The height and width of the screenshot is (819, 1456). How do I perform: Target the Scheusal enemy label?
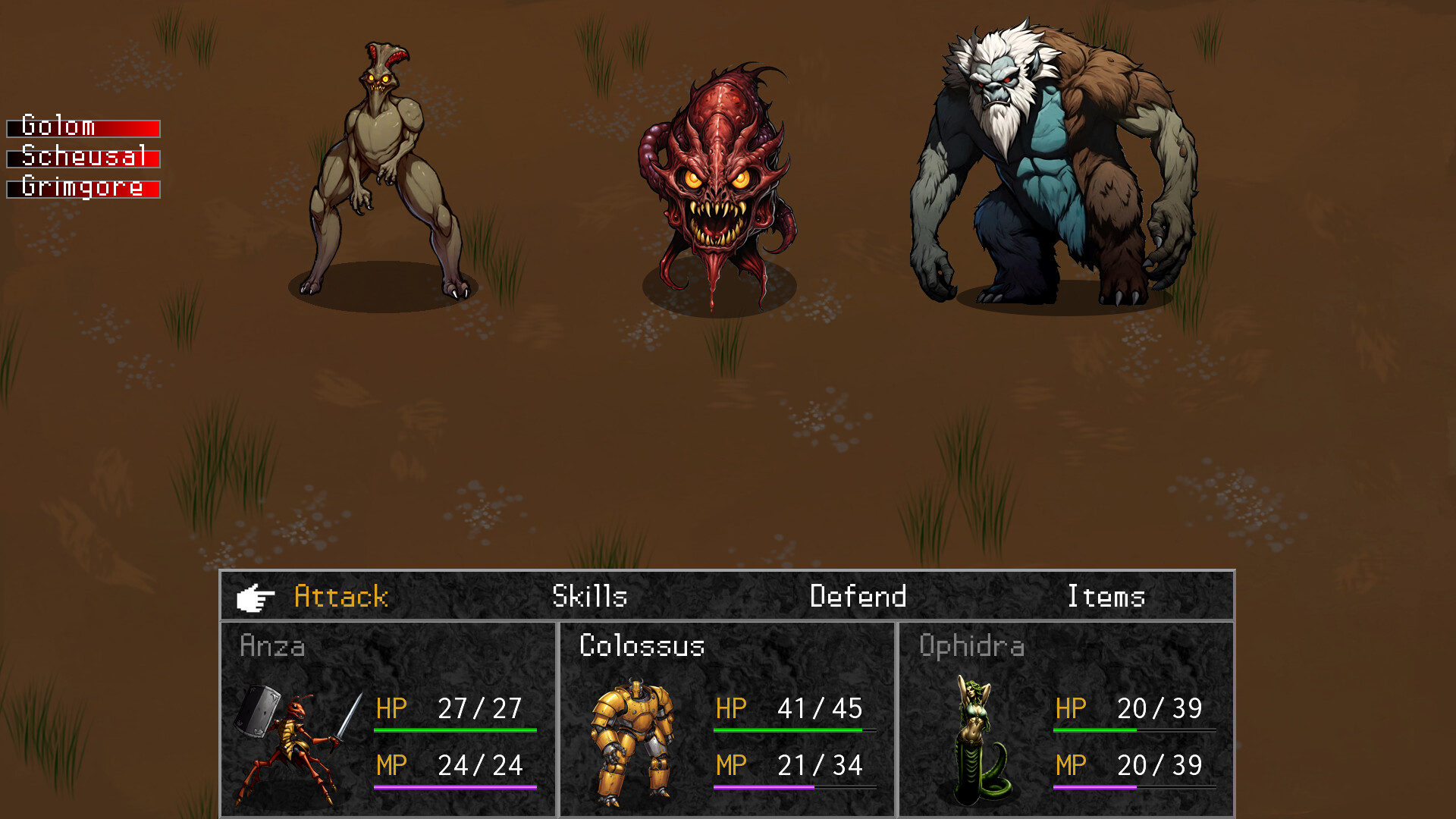83,158
